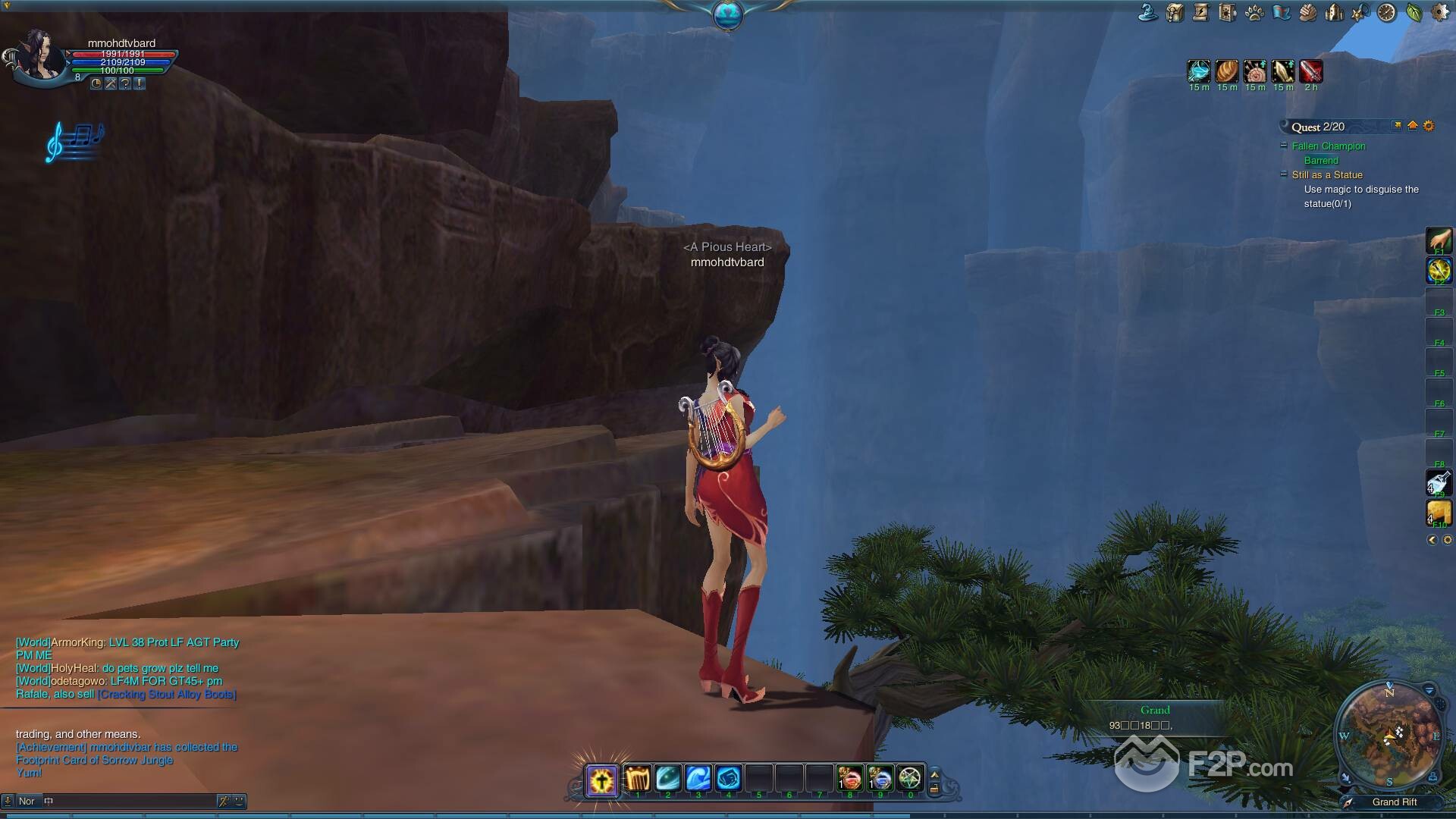Open the backpack inventory icon
The width and height of the screenshot is (1456, 819).
click(1175, 12)
